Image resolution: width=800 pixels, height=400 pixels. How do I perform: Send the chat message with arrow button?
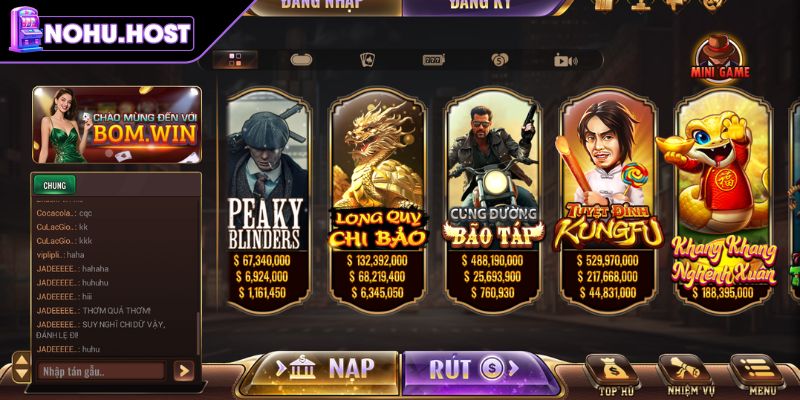pyautogui.click(x=184, y=371)
